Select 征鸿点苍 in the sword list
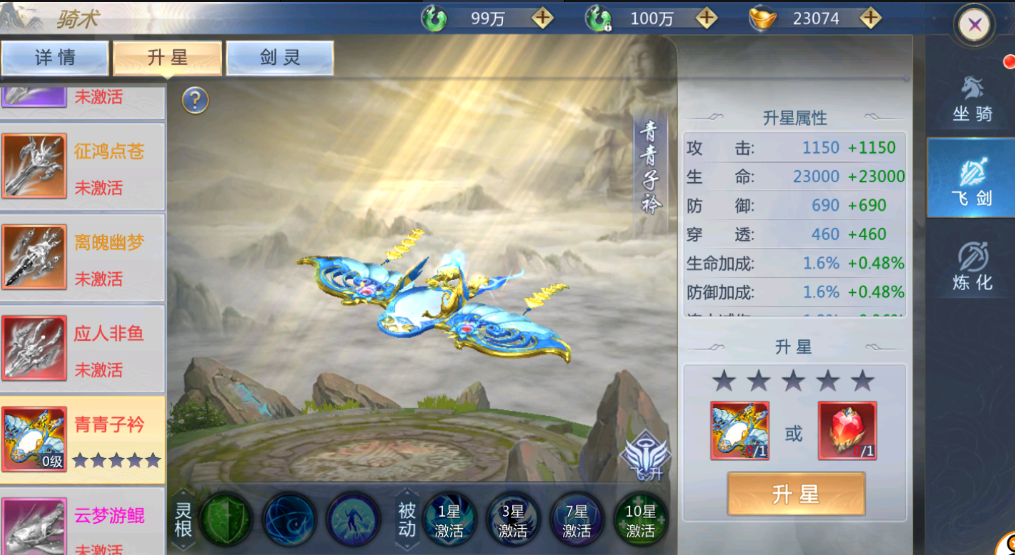 coord(83,168)
